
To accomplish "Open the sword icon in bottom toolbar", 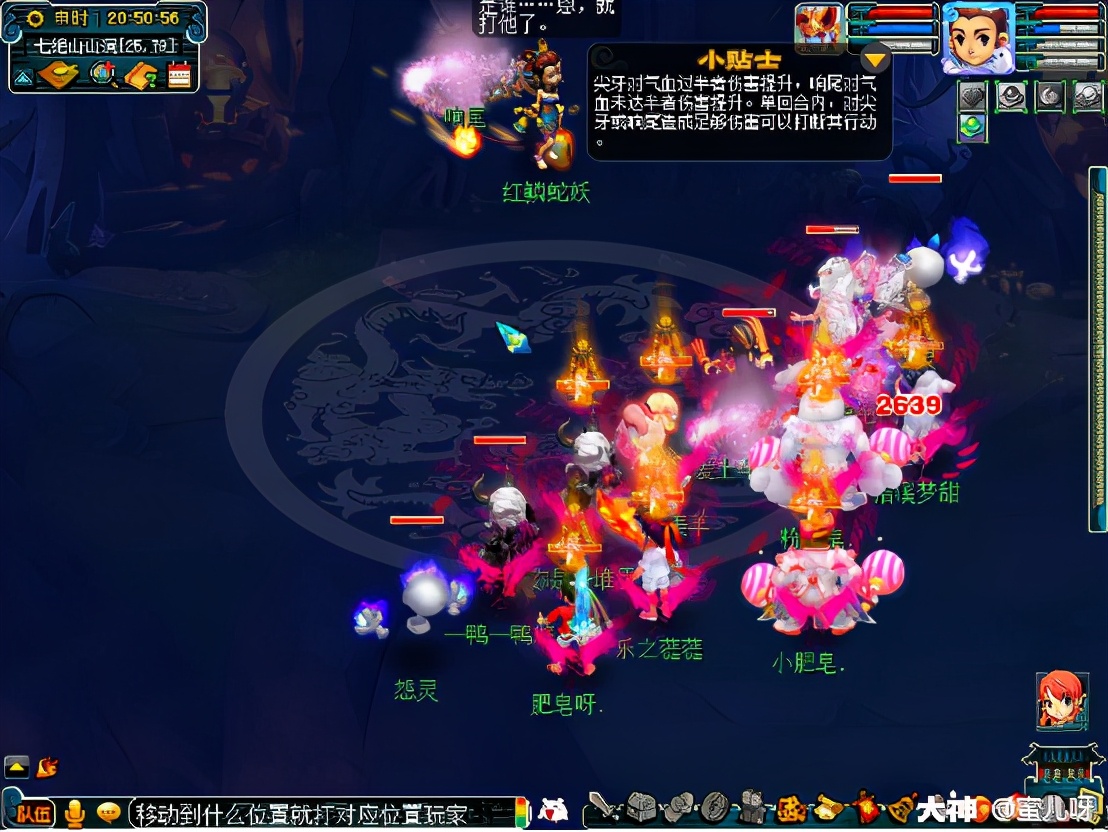I will pos(601,806).
